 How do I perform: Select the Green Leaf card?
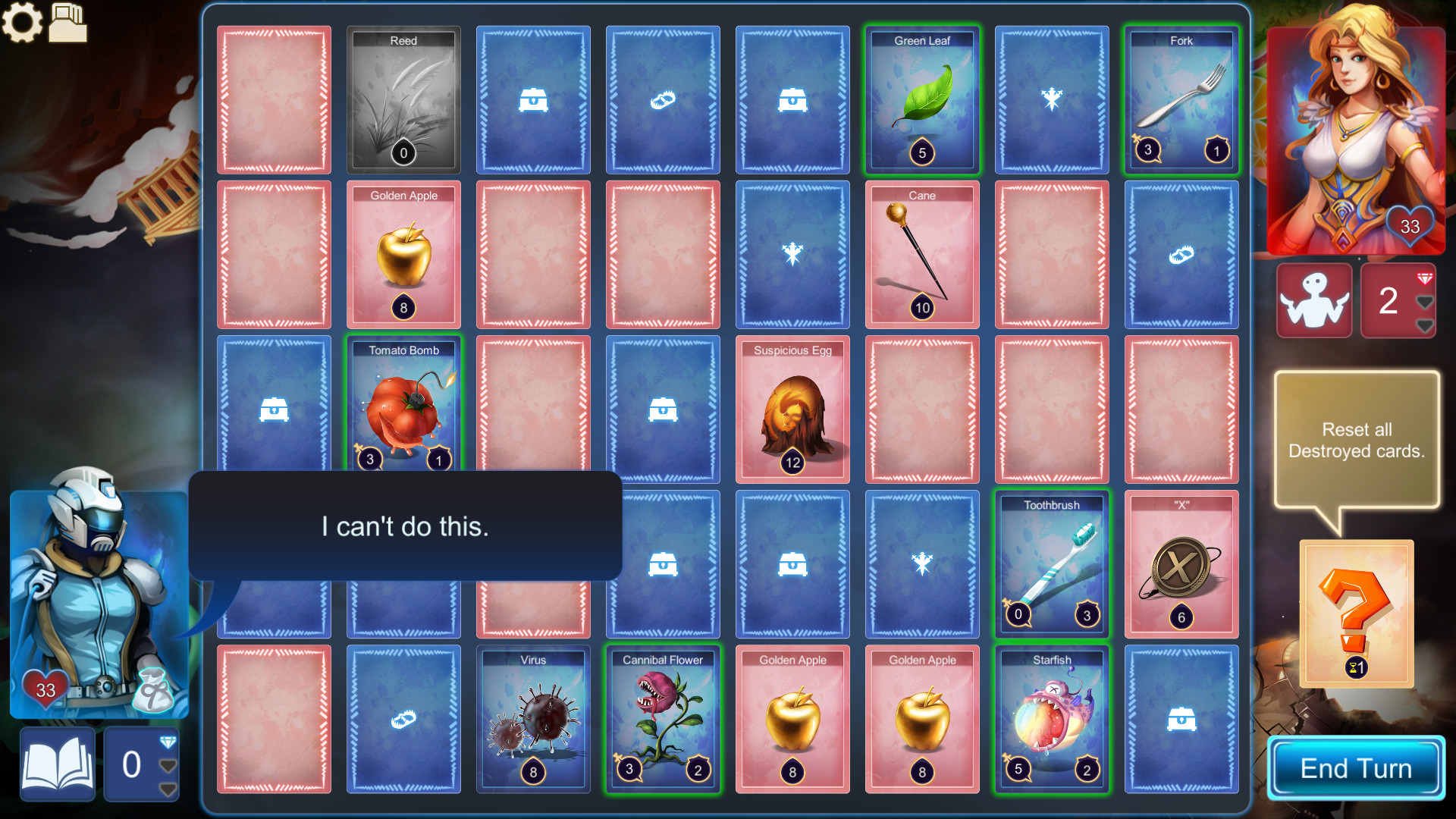pos(922,99)
